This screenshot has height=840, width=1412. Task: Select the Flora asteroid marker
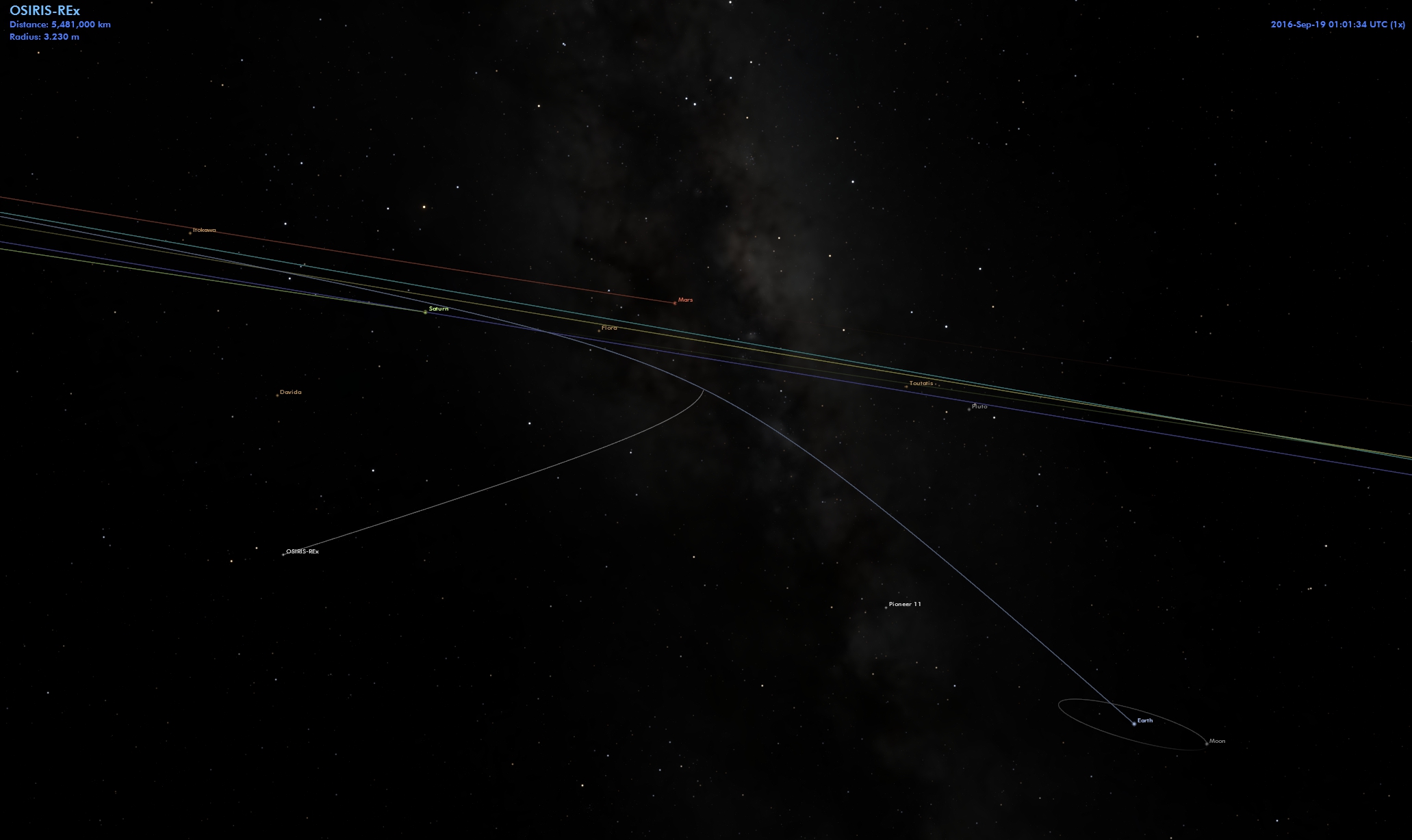[599, 330]
